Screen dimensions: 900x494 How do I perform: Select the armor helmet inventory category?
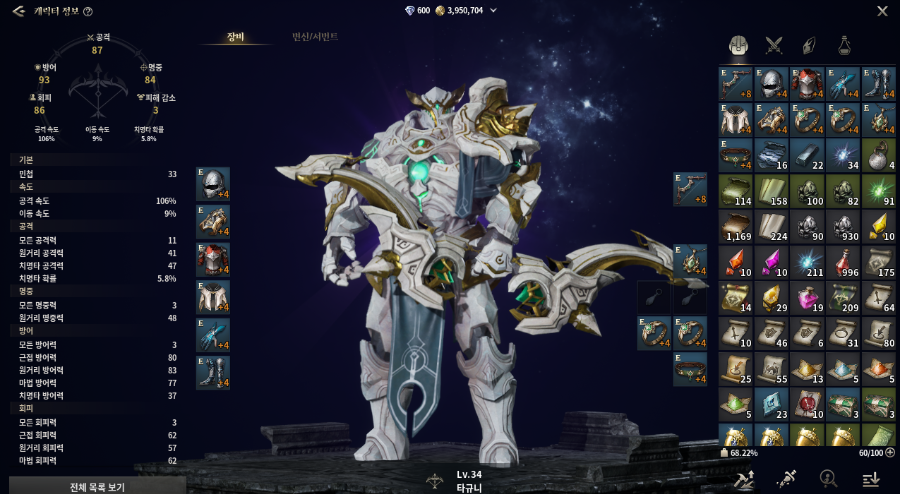pyautogui.click(x=738, y=44)
